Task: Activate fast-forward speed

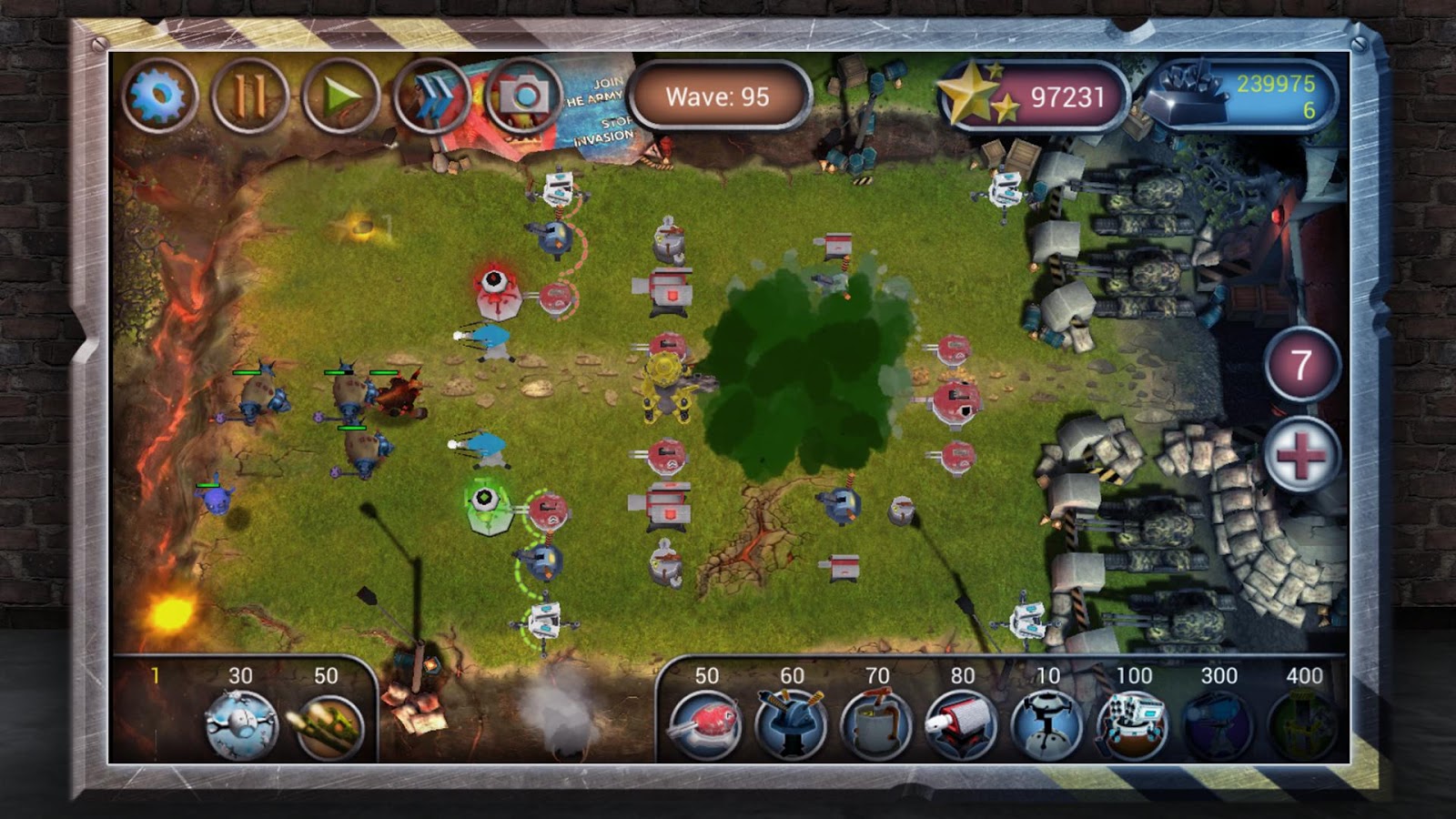Action: click(x=433, y=96)
